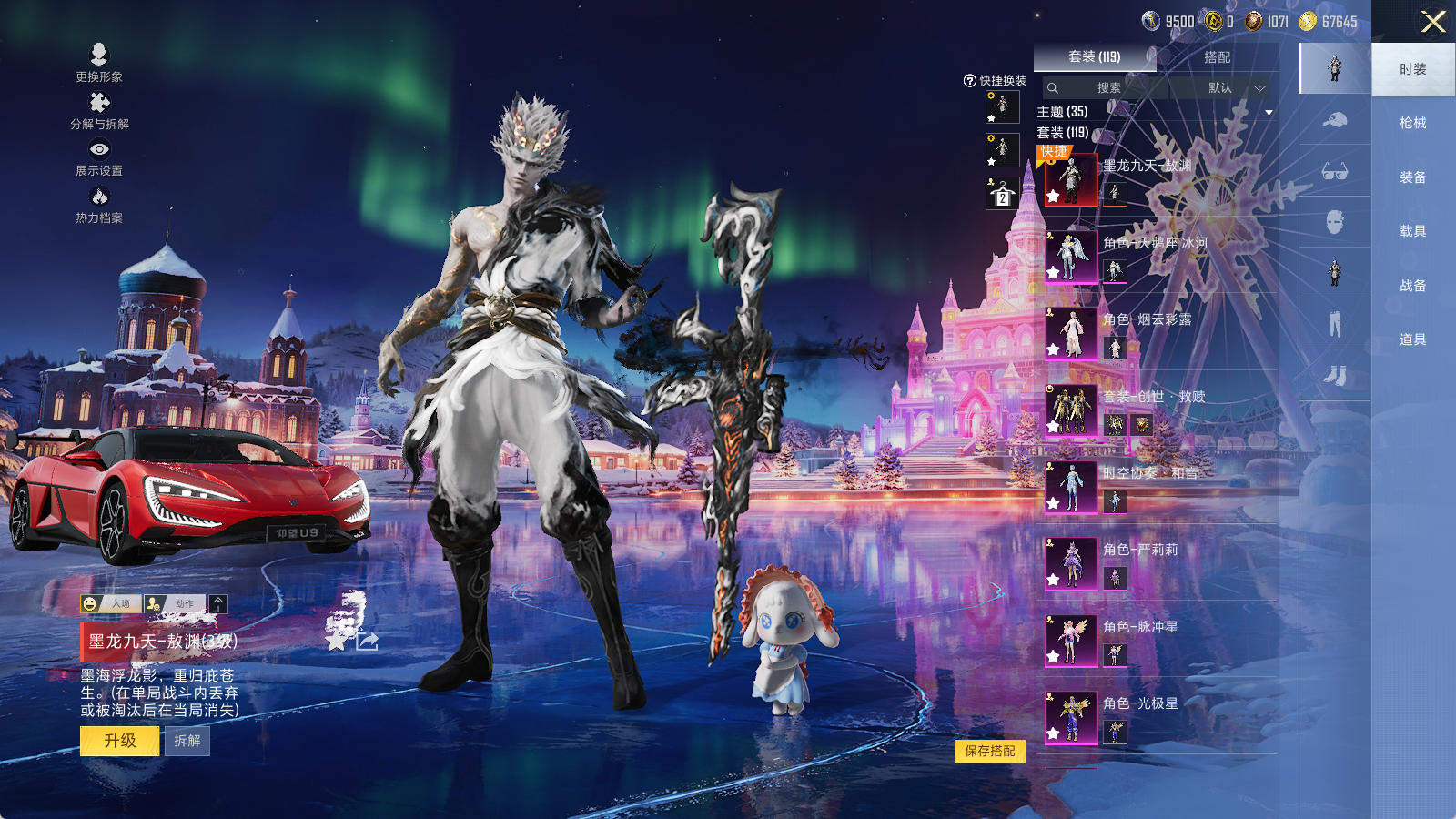Select the 入场 entrance emote tab
The height and width of the screenshot is (819, 1456).
coord(109,603)
